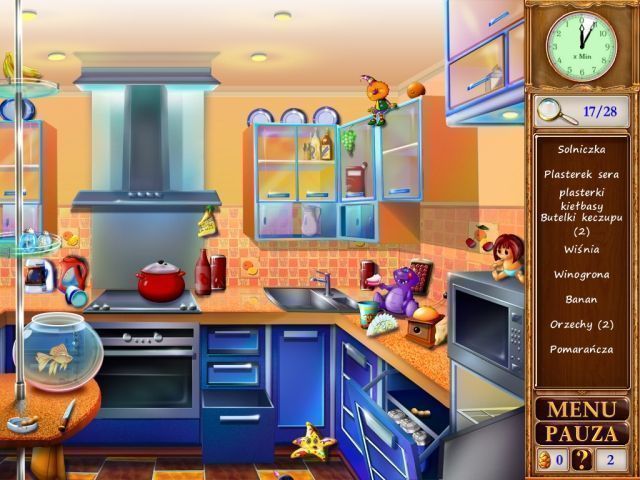Select Banan in the item list

(x=581, y=299)
